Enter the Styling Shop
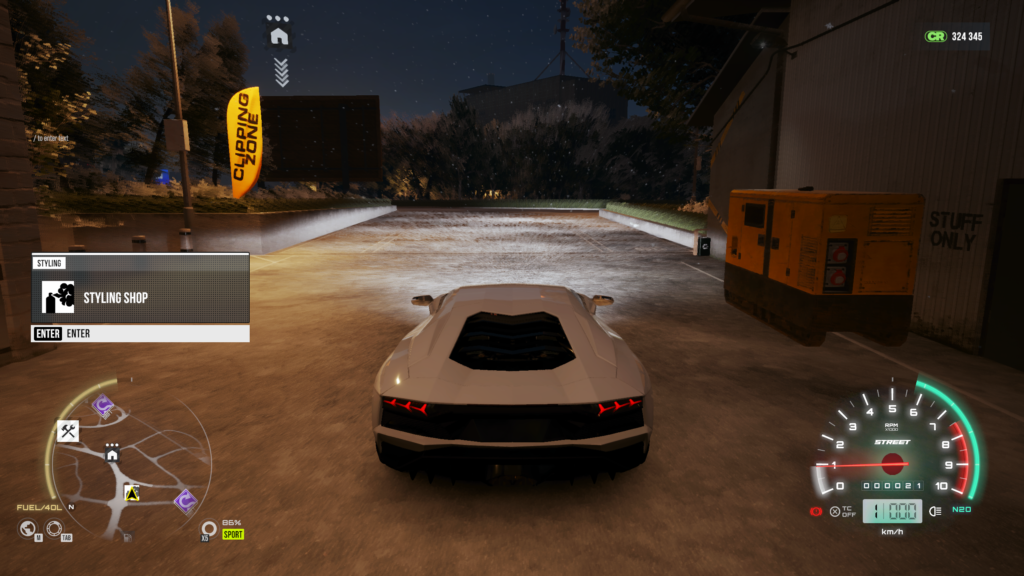1024x576 pixels. click(x=140, y=297)
